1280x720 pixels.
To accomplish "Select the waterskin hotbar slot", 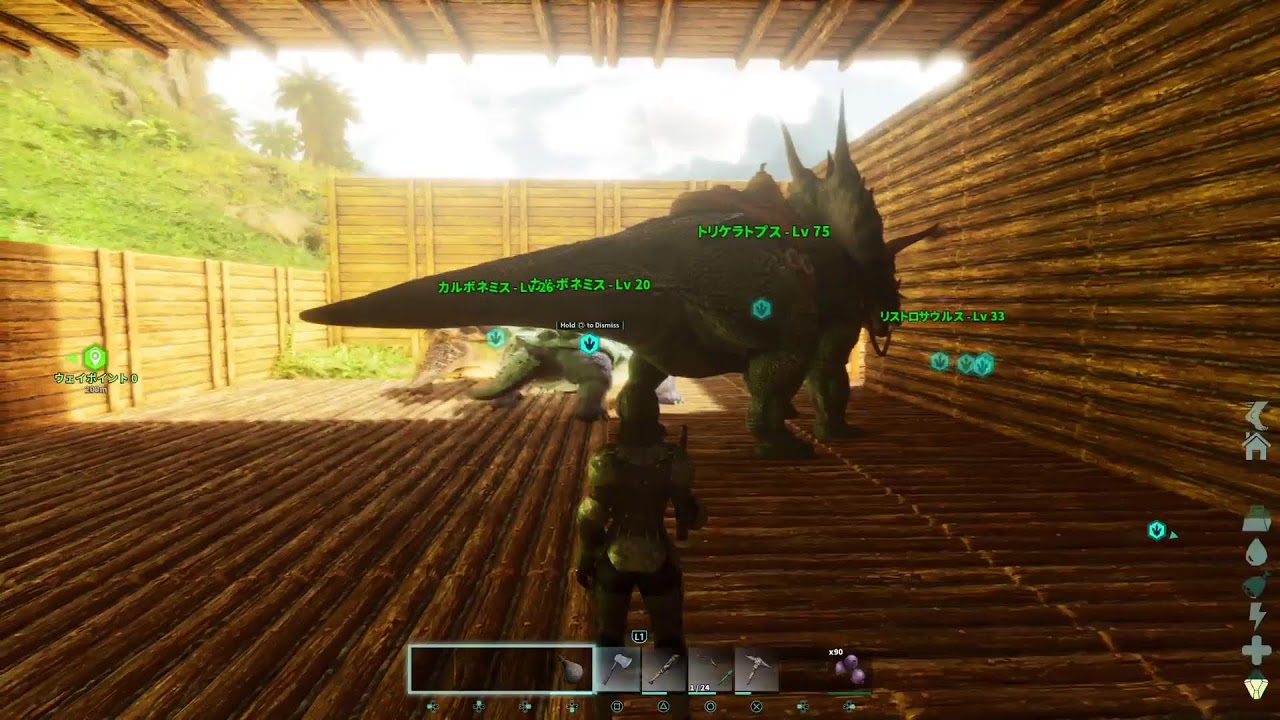I will coord(574,670).
